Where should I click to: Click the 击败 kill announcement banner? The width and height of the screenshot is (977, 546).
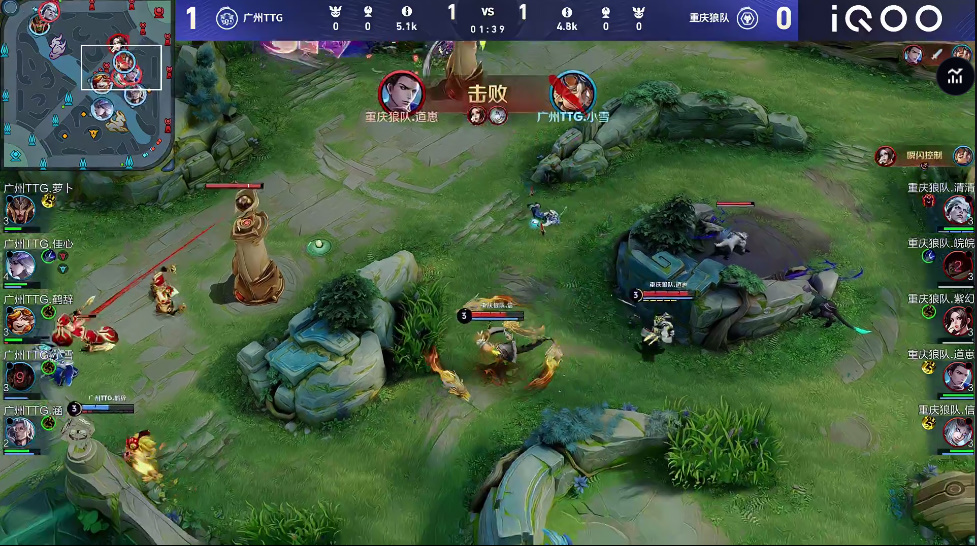coord(487,95)
